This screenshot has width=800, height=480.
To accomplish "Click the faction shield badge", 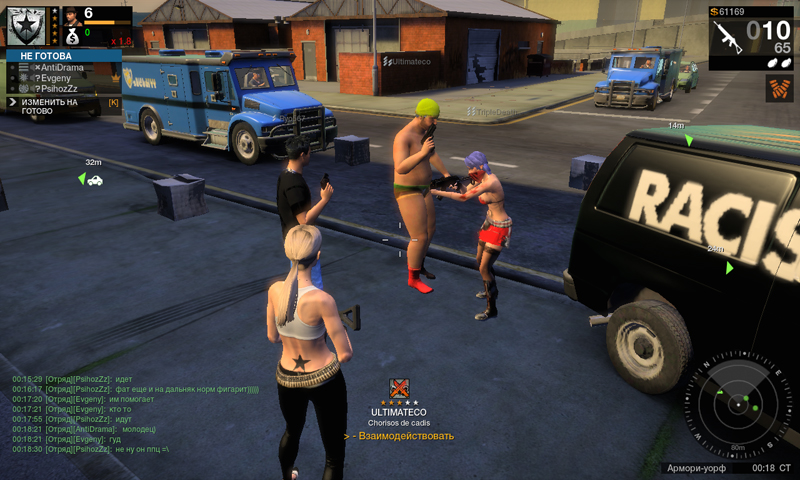I will point(25,25).
